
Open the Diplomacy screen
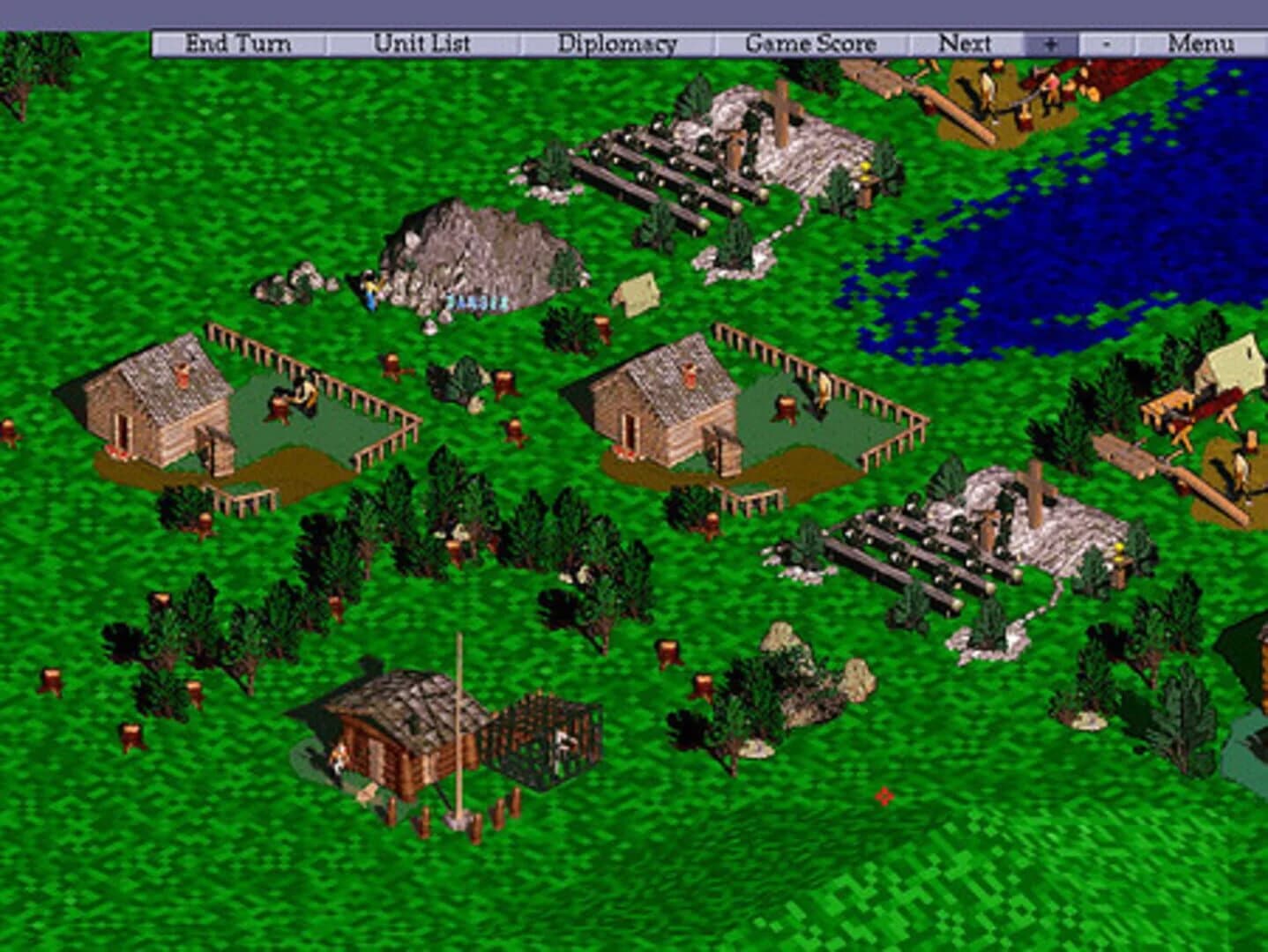[617, 41]
